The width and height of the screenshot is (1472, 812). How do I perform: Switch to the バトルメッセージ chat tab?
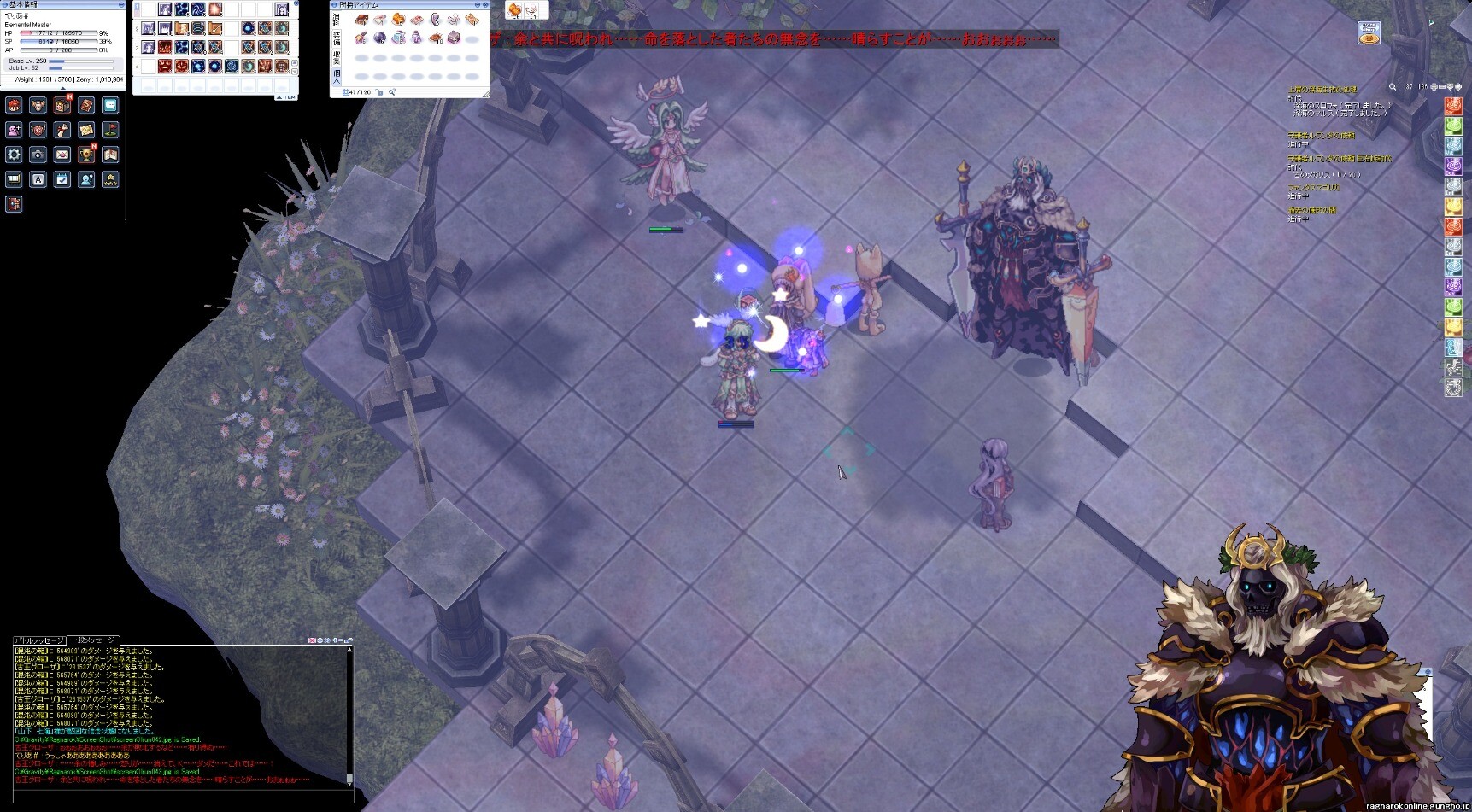coord(38,640)
